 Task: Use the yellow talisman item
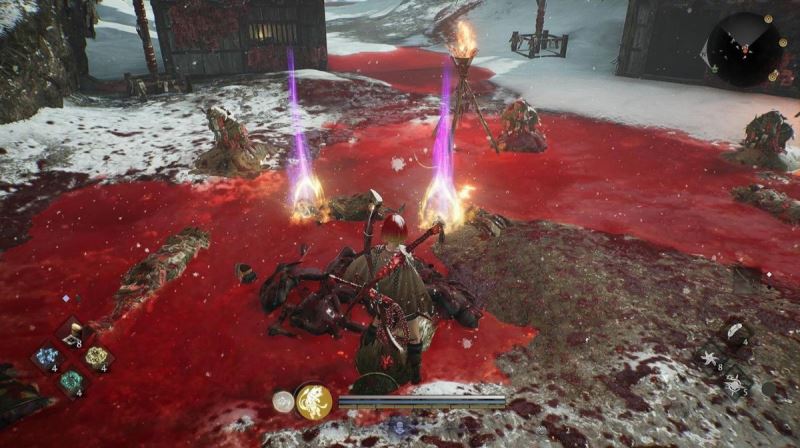[x=97, y=358]
